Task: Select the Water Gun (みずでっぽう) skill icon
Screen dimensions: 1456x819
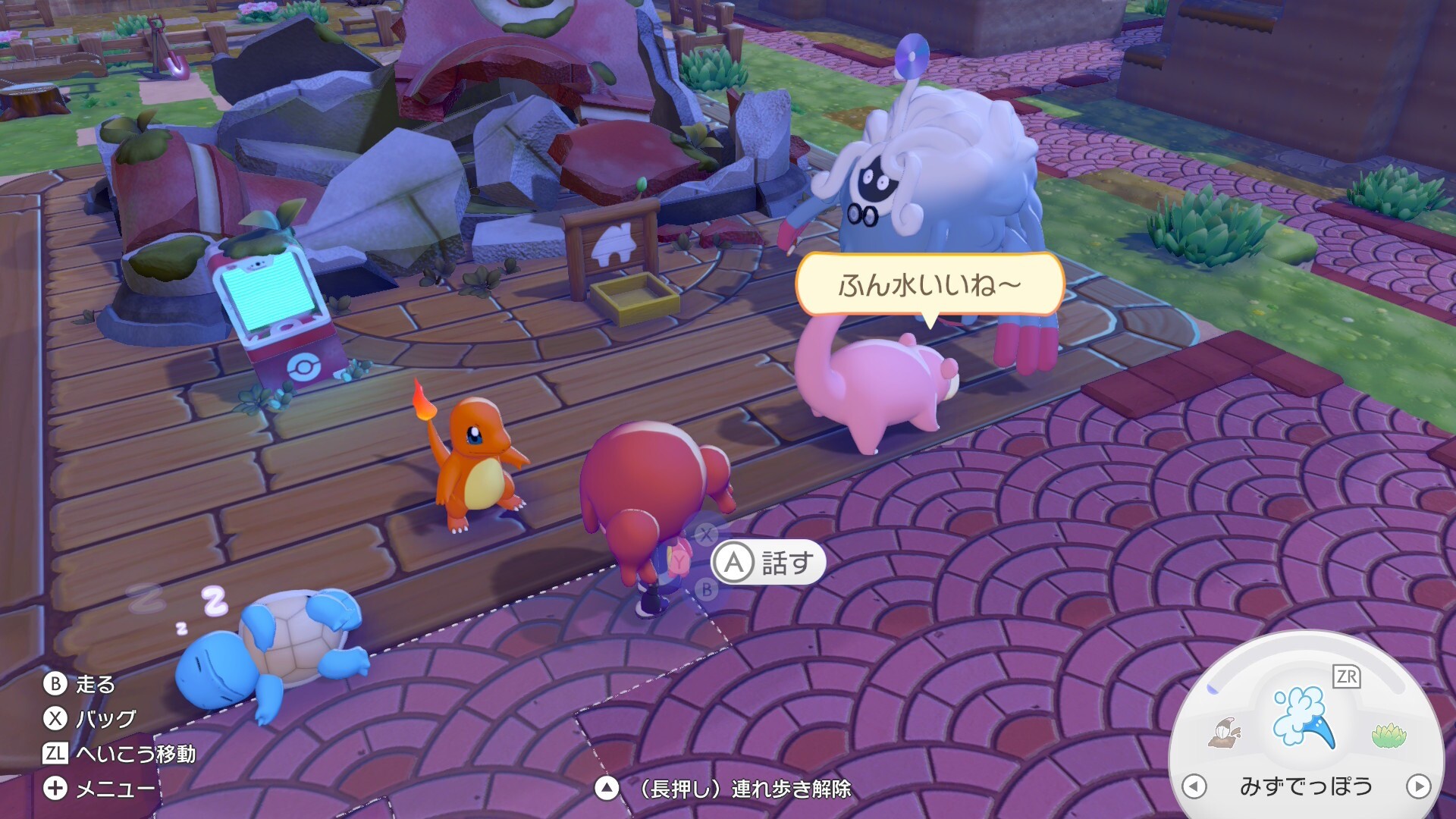Action: coord(1304,716)
